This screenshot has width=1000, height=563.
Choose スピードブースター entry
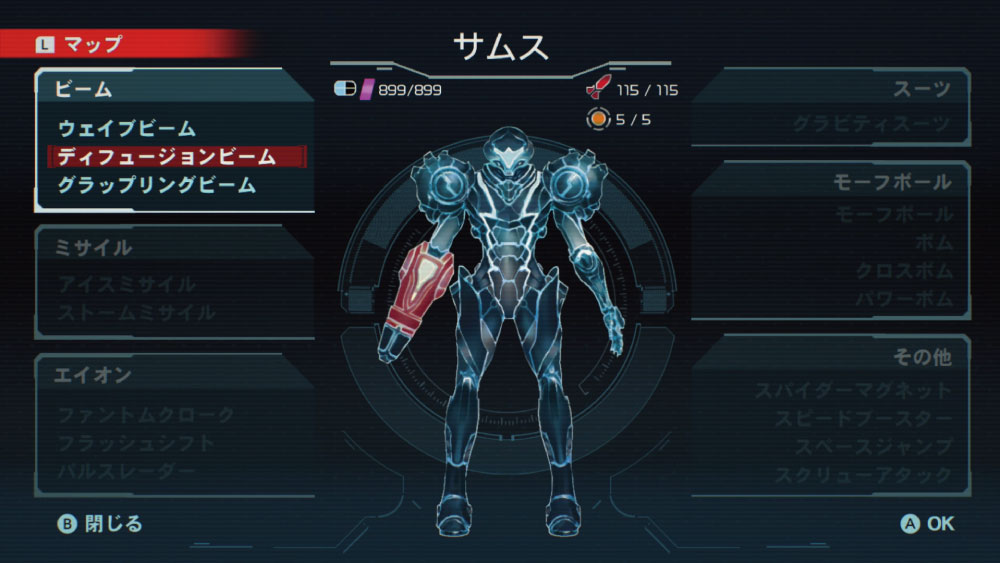863,419
